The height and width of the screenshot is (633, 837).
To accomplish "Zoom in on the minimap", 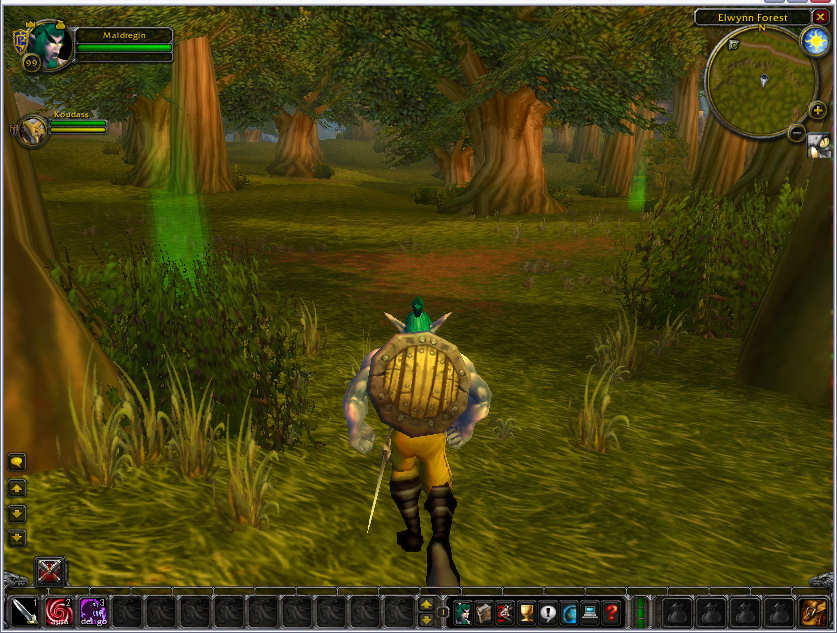I will click(x=817, y=110).
